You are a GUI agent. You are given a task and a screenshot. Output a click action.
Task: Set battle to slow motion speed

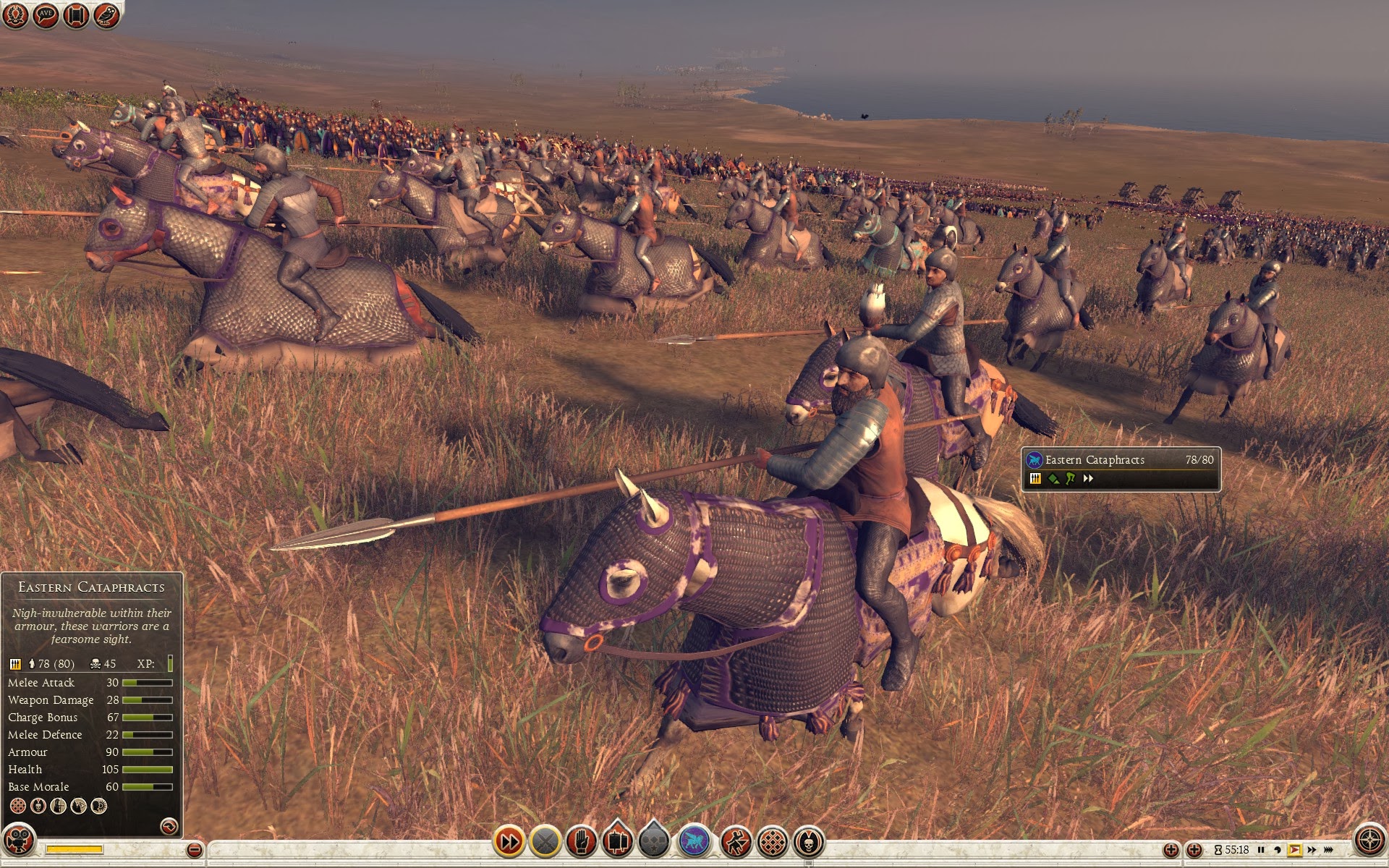click(1278, 850)
